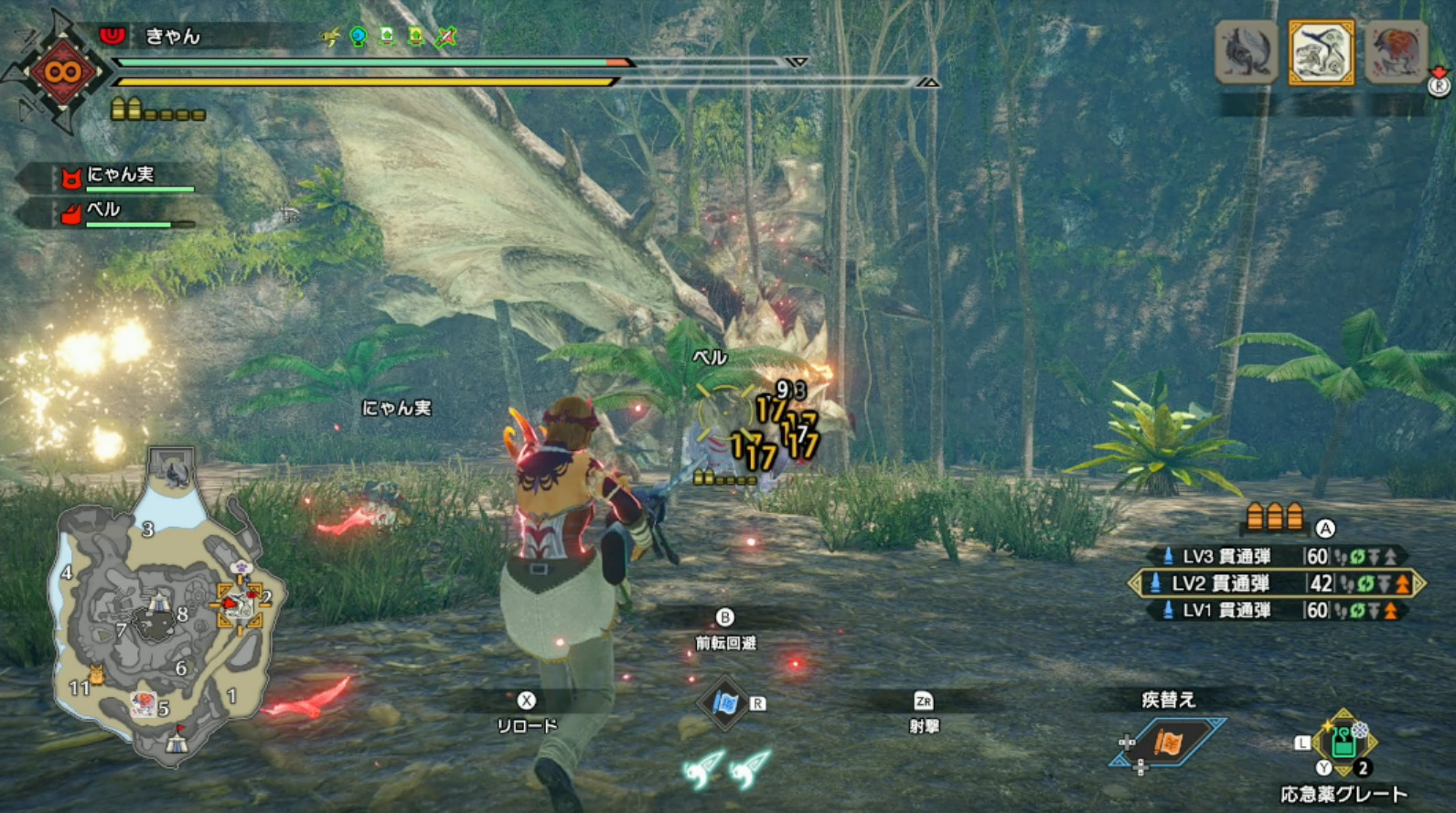Use the 応急薬グレート green potion item
The width and height of the screenshot is (1456, 813).
click(x=1343, y=742)
